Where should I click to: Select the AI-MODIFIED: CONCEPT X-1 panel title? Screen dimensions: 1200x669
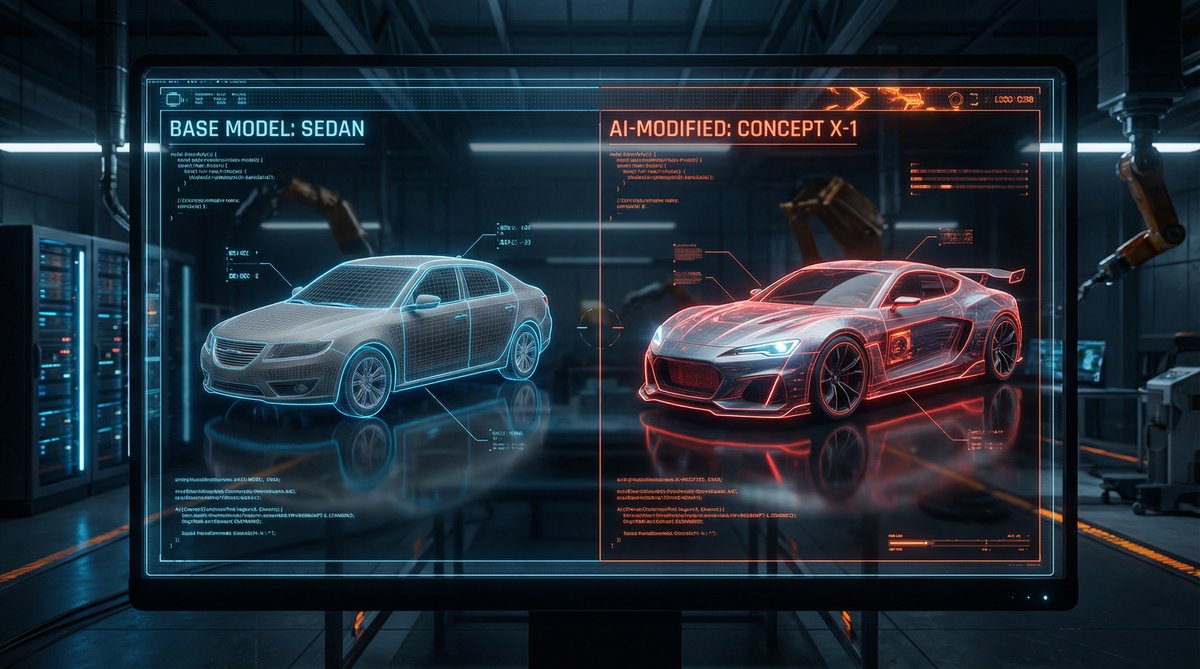(732, 129)
